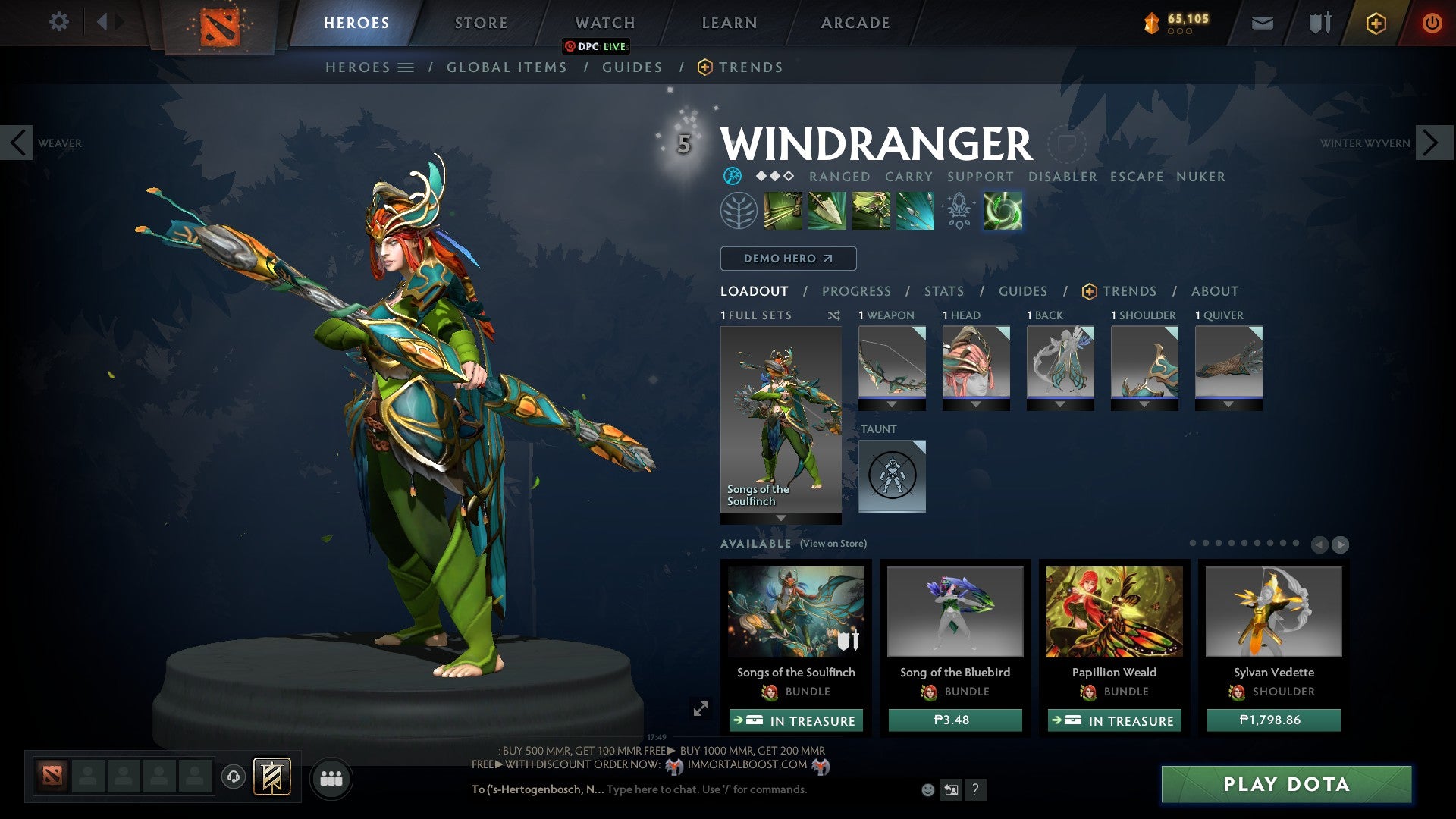Open the settings gear icon

click(59, 22)
